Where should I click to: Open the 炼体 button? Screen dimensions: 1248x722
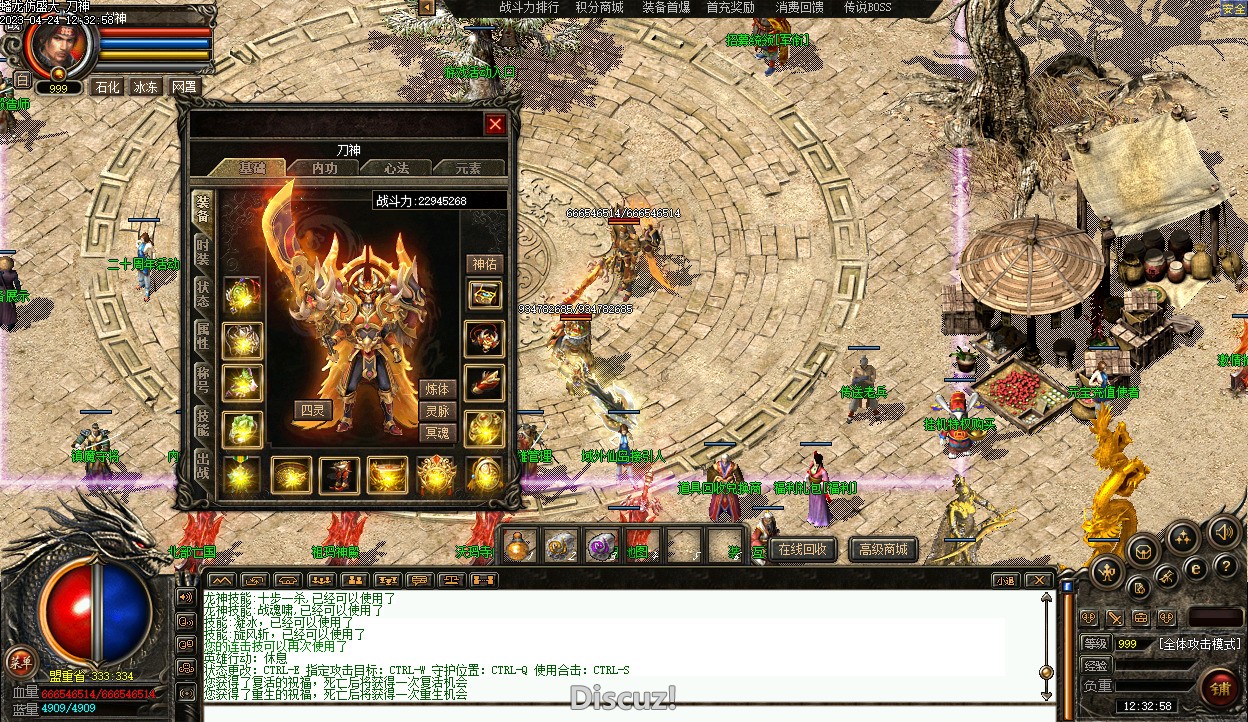tap(437, 389)
